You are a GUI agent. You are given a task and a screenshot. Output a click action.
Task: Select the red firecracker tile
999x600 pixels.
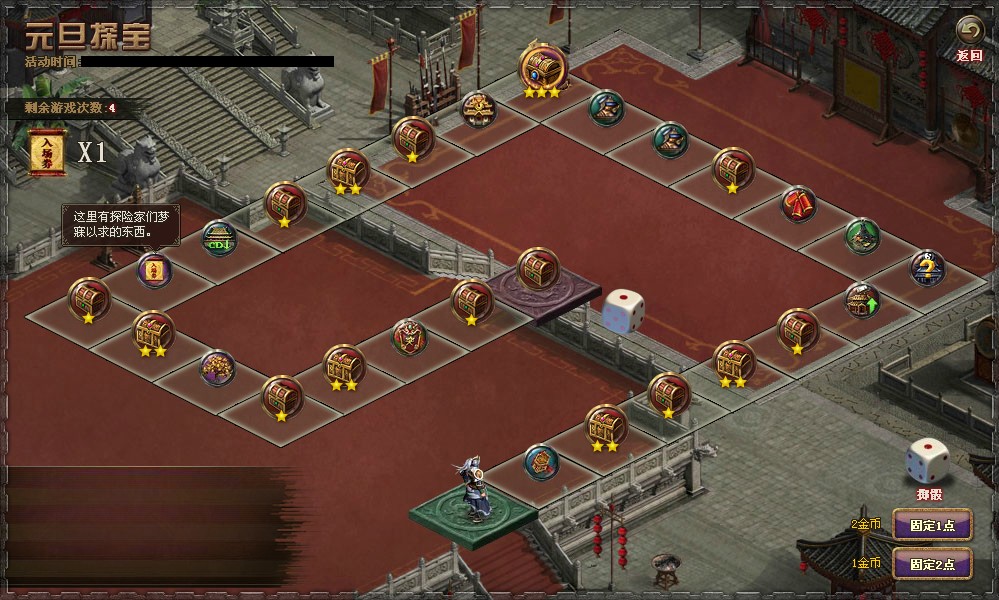coord(798,205)
